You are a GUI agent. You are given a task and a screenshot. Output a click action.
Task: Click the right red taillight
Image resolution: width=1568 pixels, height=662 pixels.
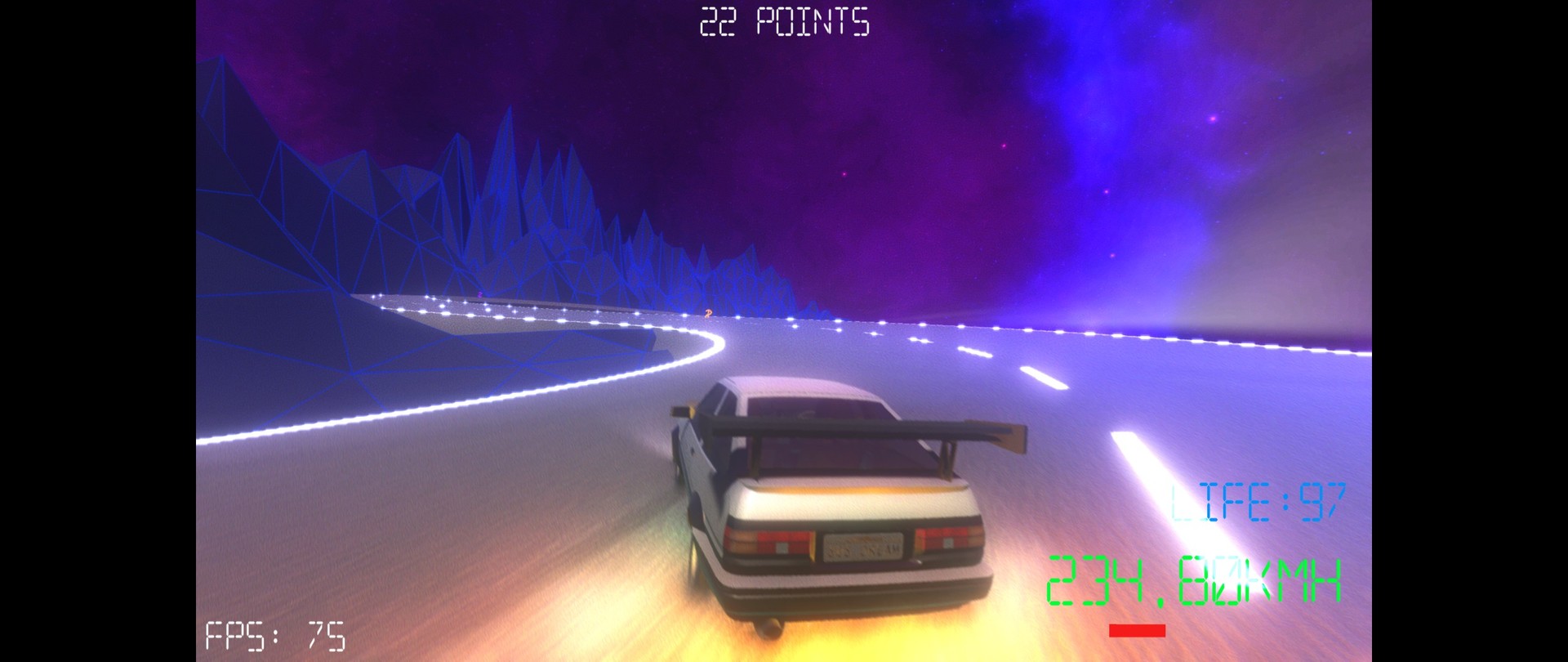pyautogui.click(x=946, y=541)
